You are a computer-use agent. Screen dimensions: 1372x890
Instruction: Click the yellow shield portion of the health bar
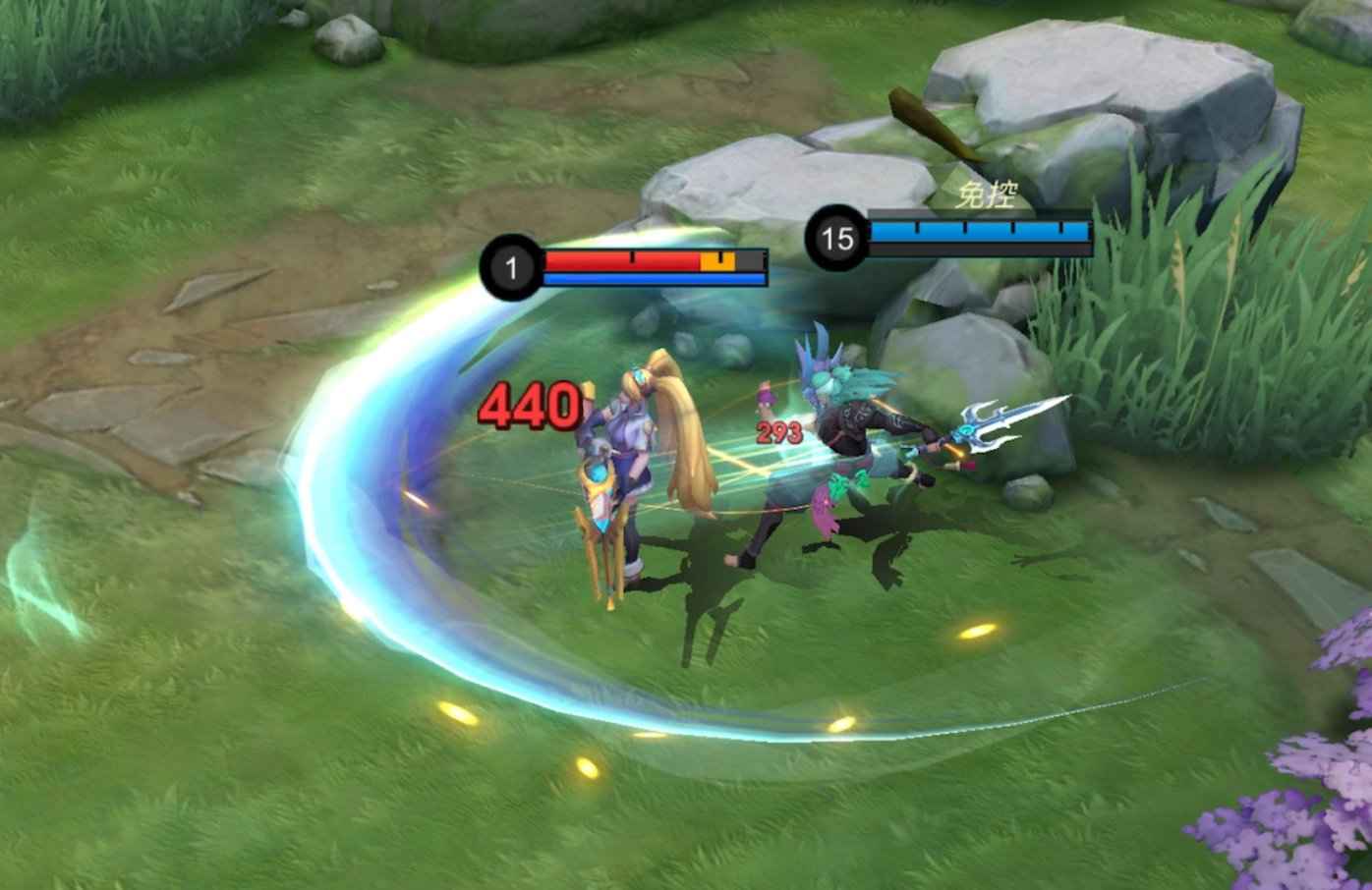coord(715,260)
